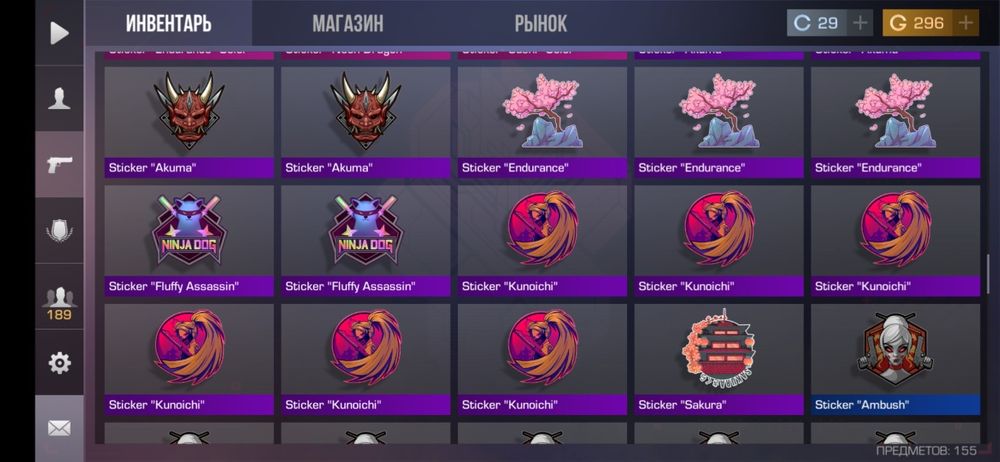Open the player profile icon
1000x462 pixels.
(x=59, y=98)
